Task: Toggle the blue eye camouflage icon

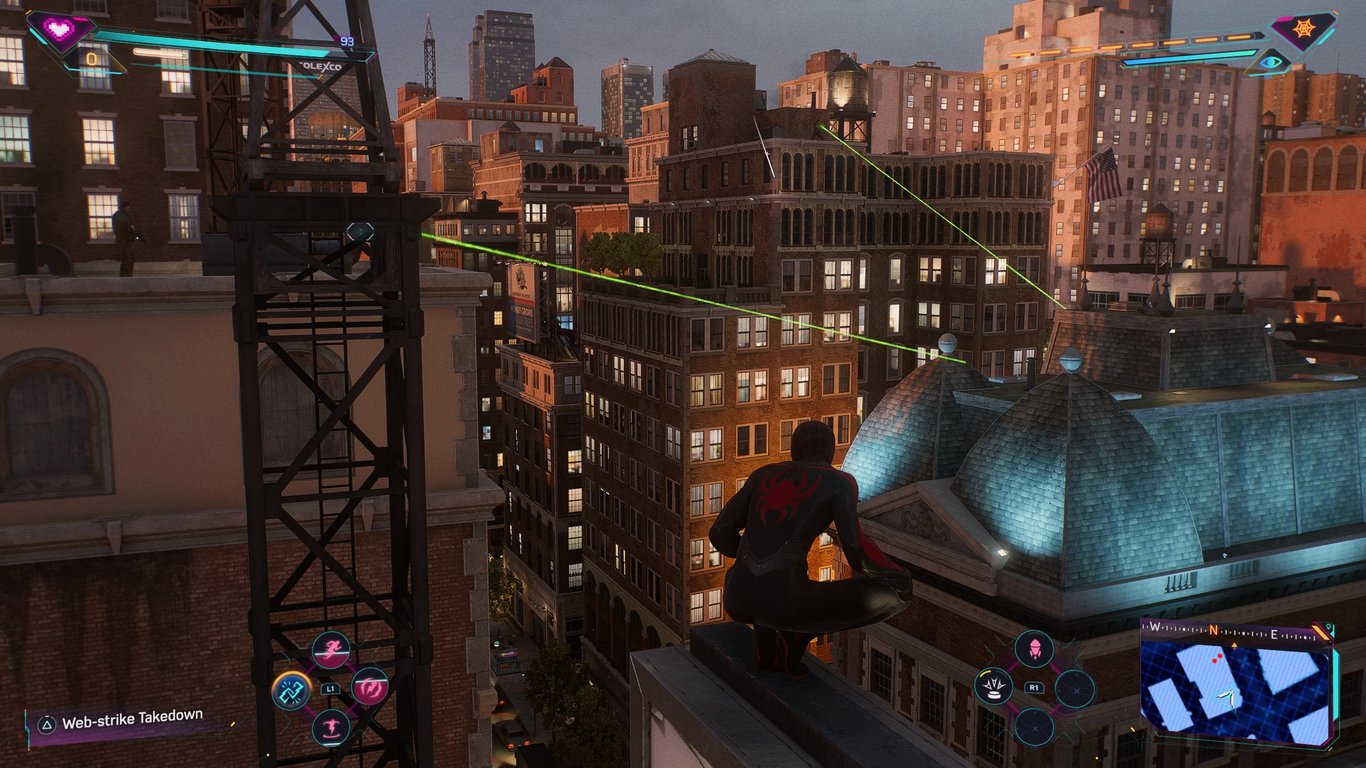Action: point(1270,62)
